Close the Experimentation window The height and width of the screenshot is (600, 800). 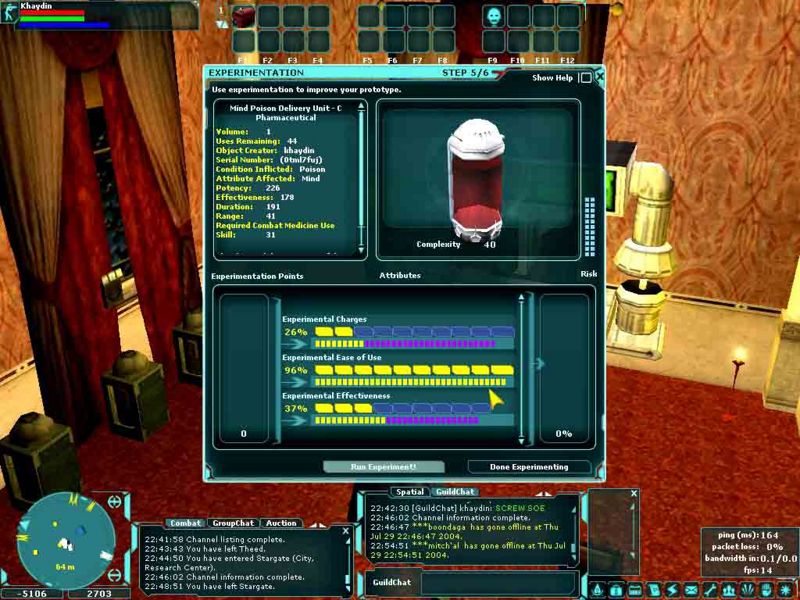[x=599, y=76]
